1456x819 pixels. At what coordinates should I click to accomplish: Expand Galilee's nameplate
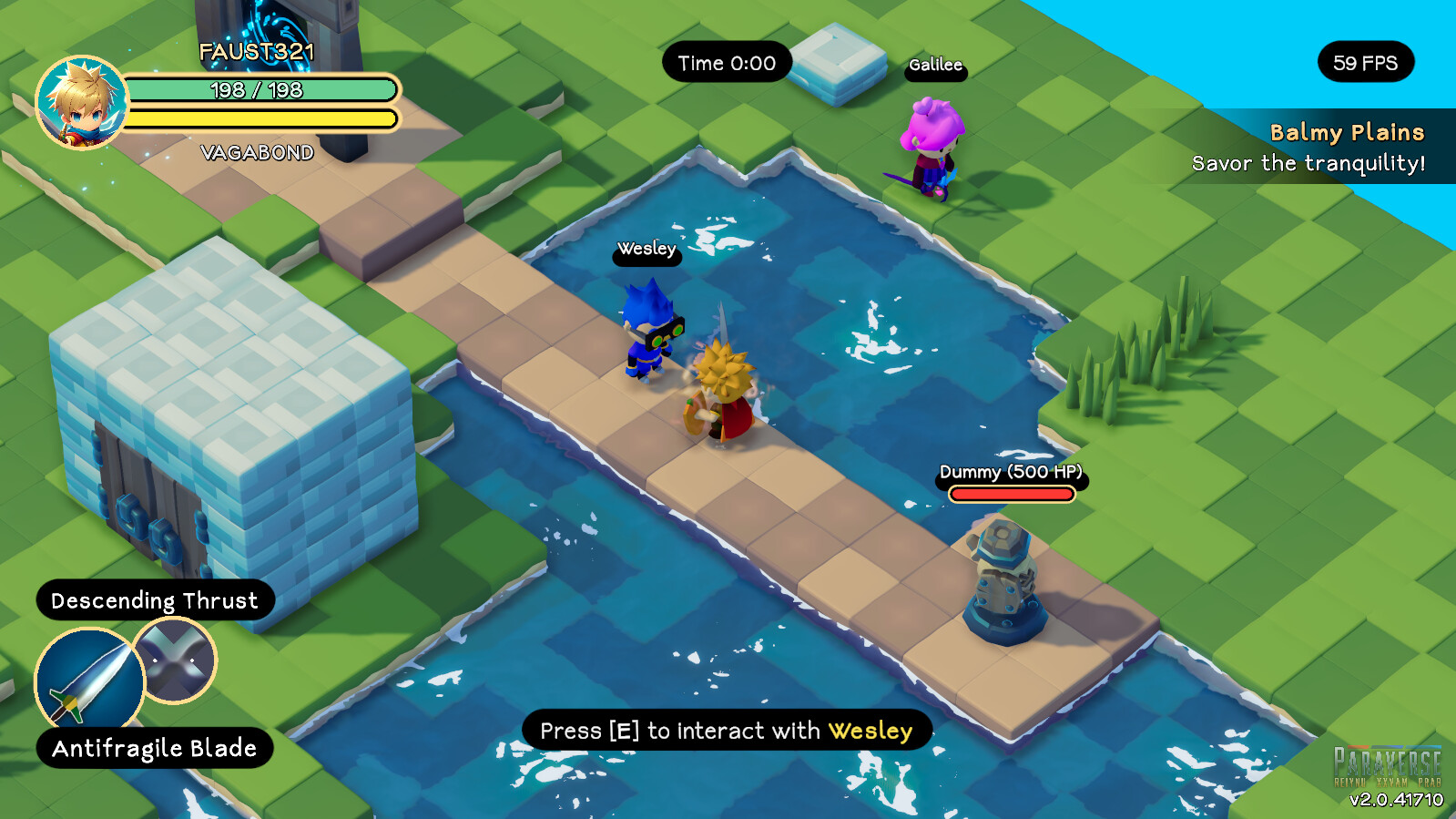[x=936, y=67]
